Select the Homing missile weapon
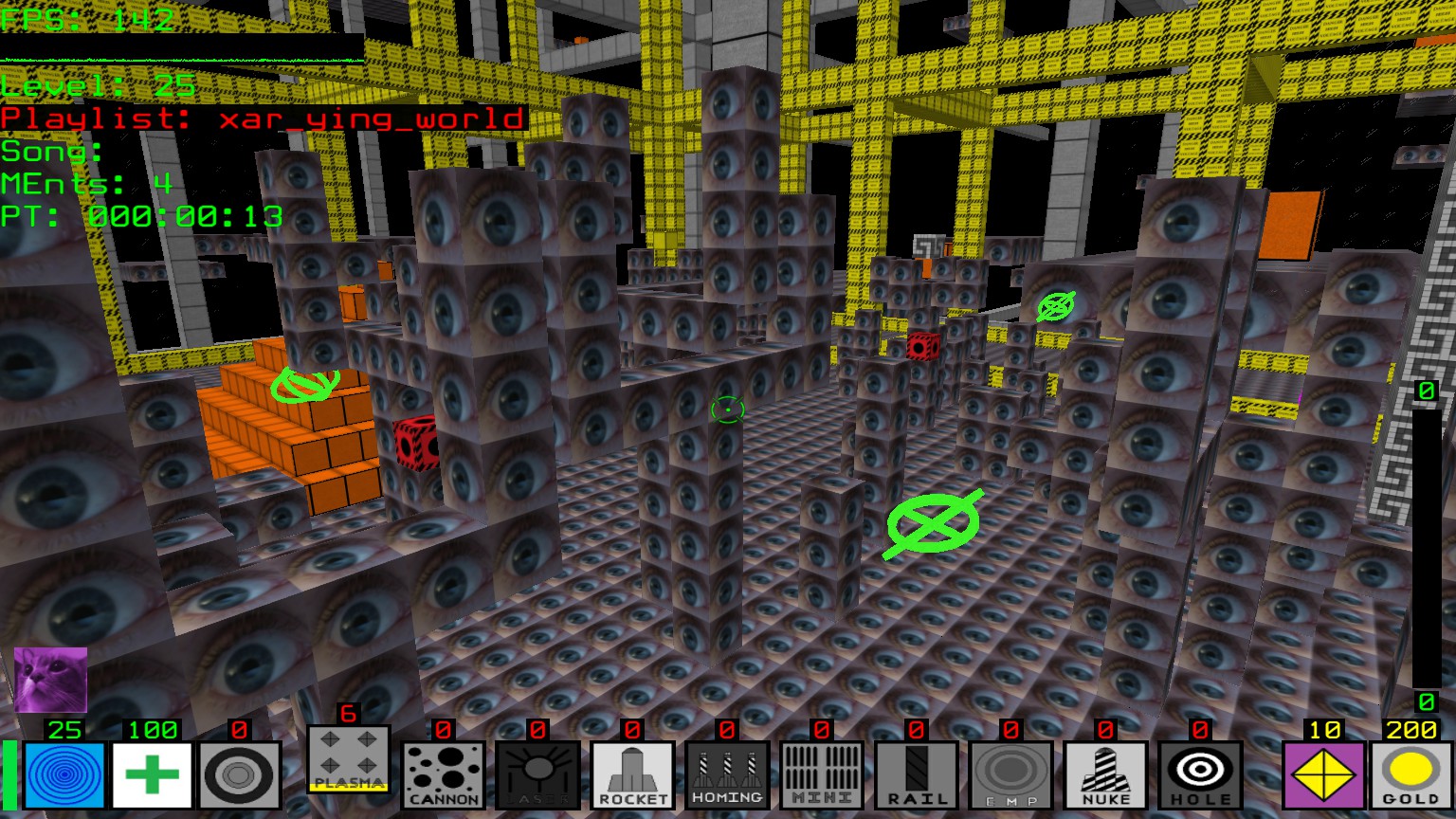 pyautogui.click(x=727, y=775)
